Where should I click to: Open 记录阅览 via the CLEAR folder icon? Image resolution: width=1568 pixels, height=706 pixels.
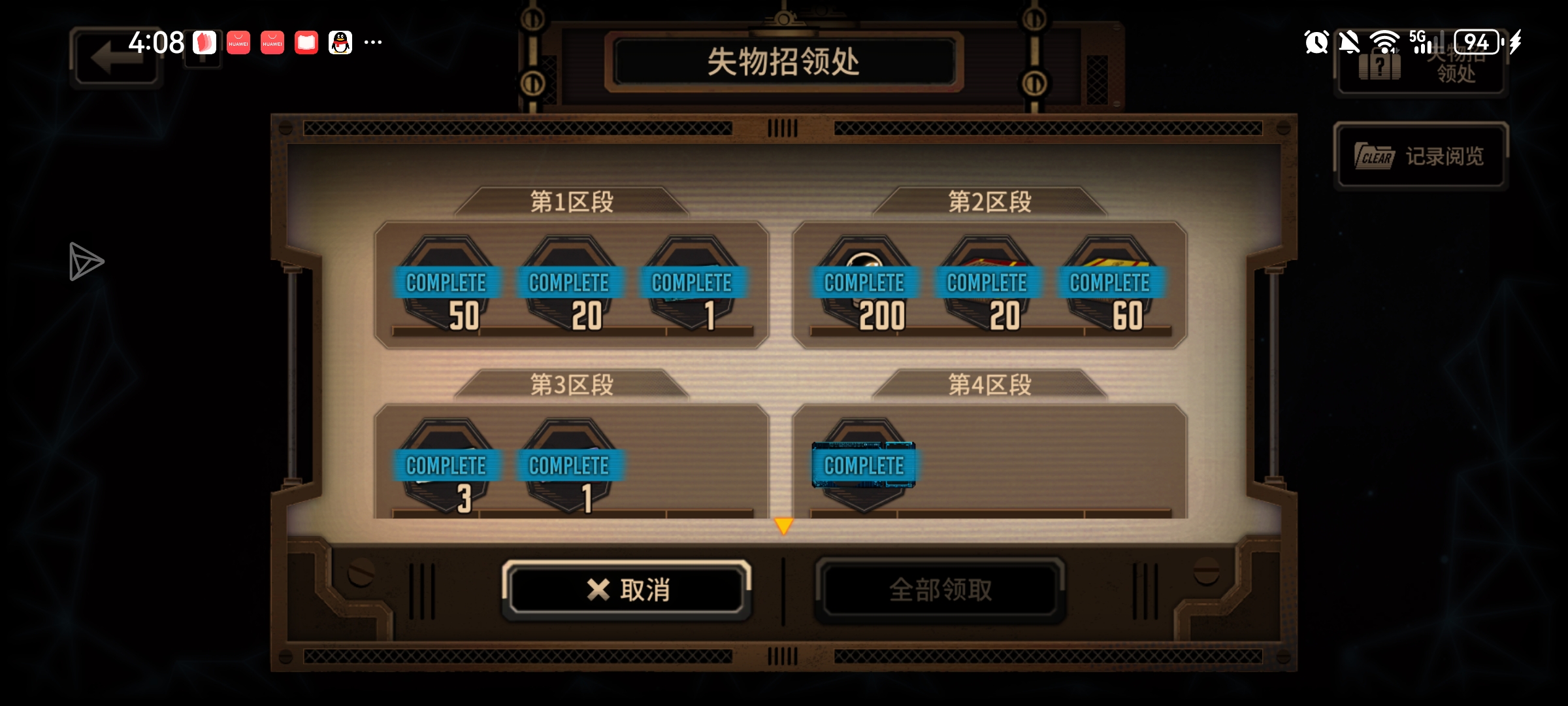[1376, 157]
